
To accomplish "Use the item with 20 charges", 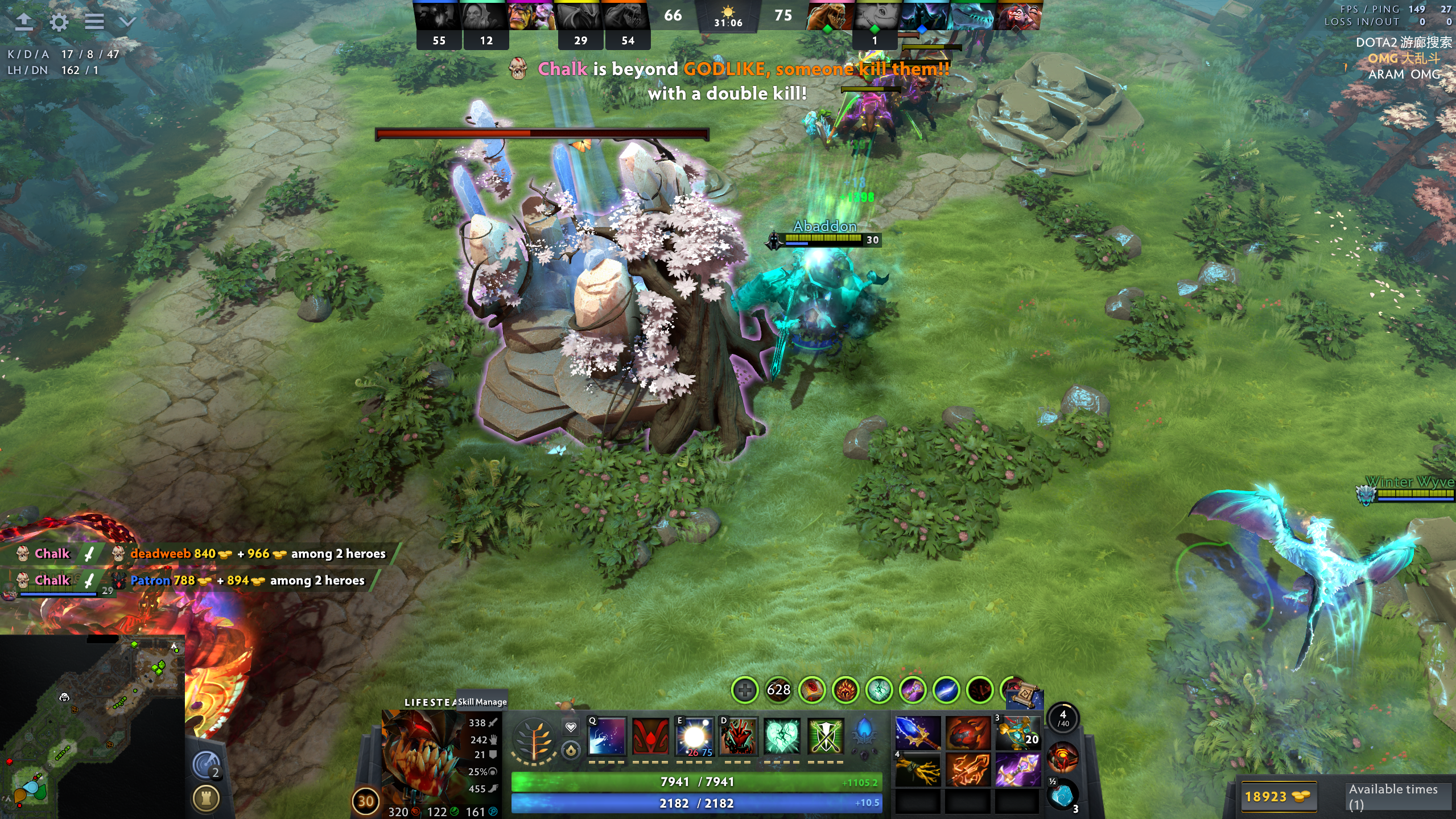I will pyautogui.click(x=1017, y=733).
